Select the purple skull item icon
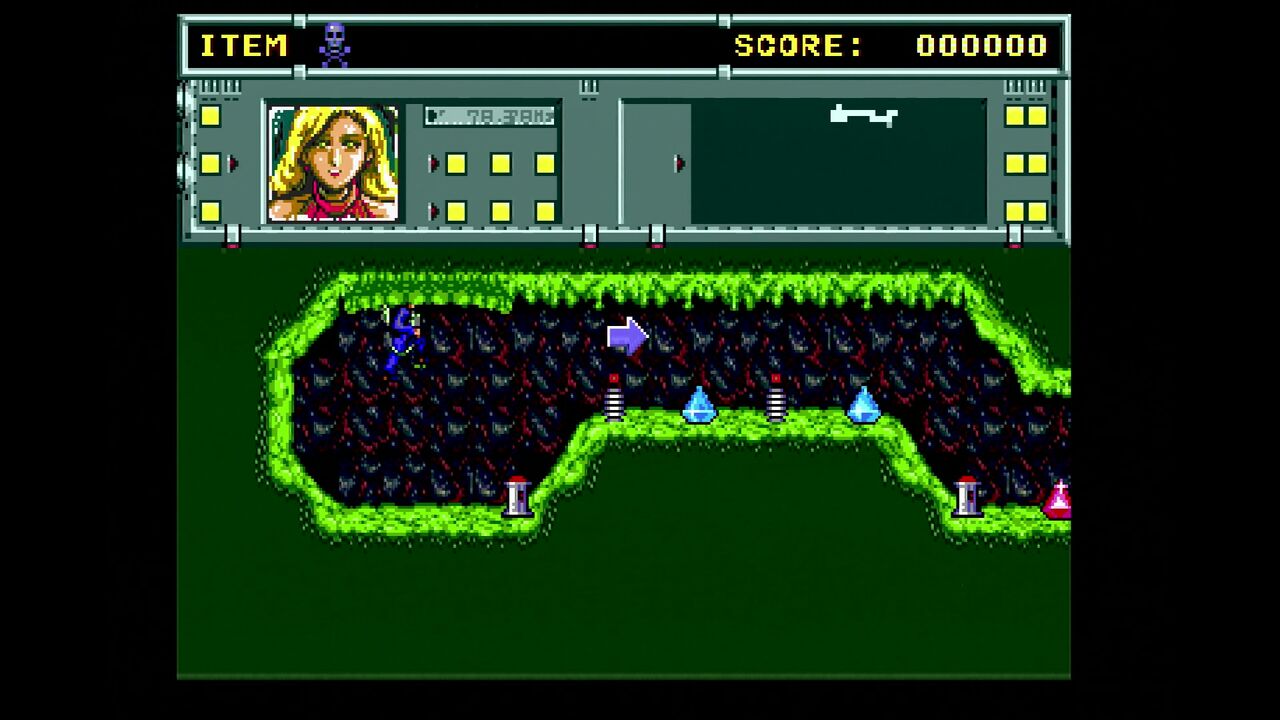 click(x=334, y=45)
